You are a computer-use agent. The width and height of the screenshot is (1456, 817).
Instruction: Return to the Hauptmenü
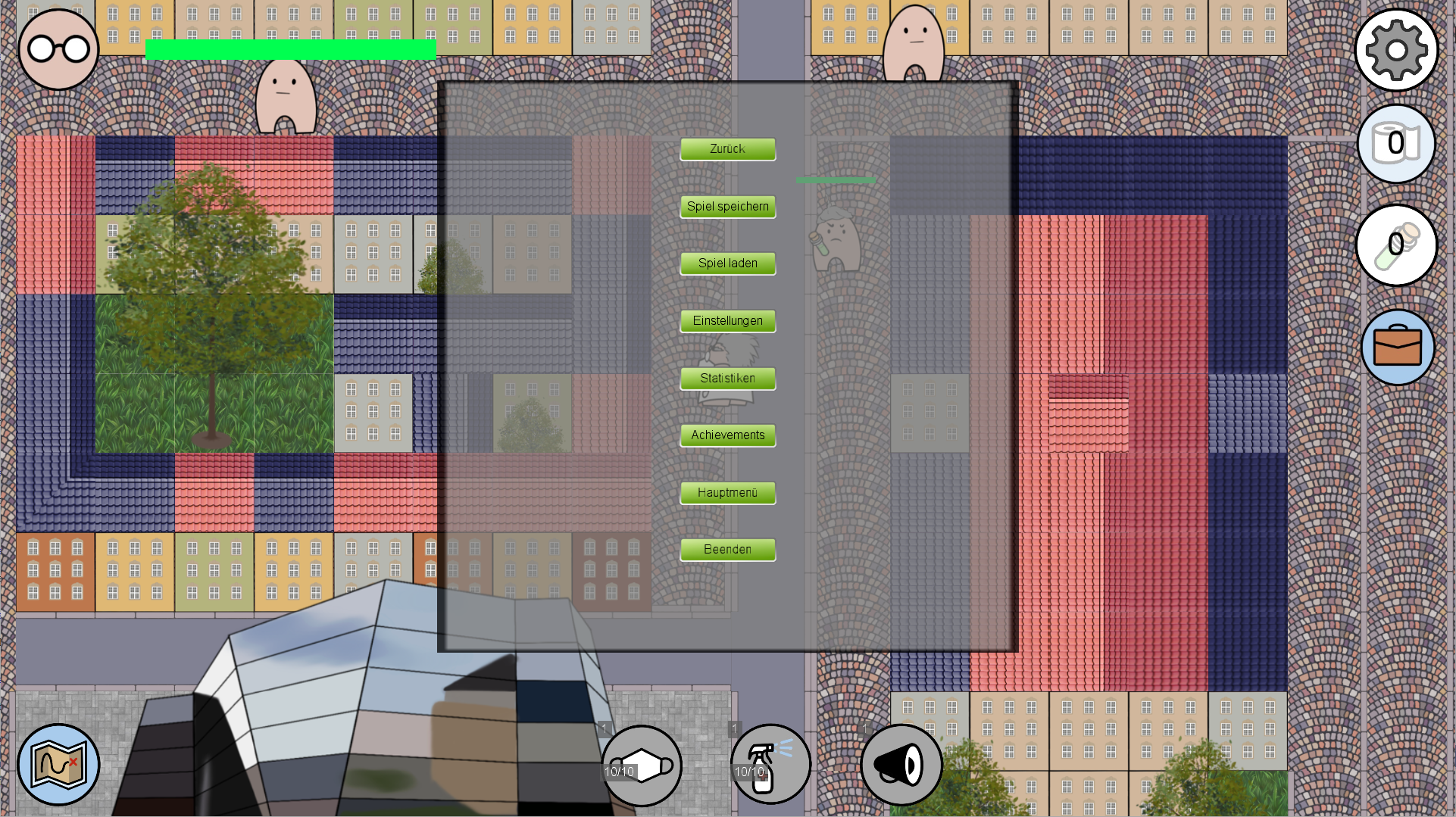tap(727, 493)
